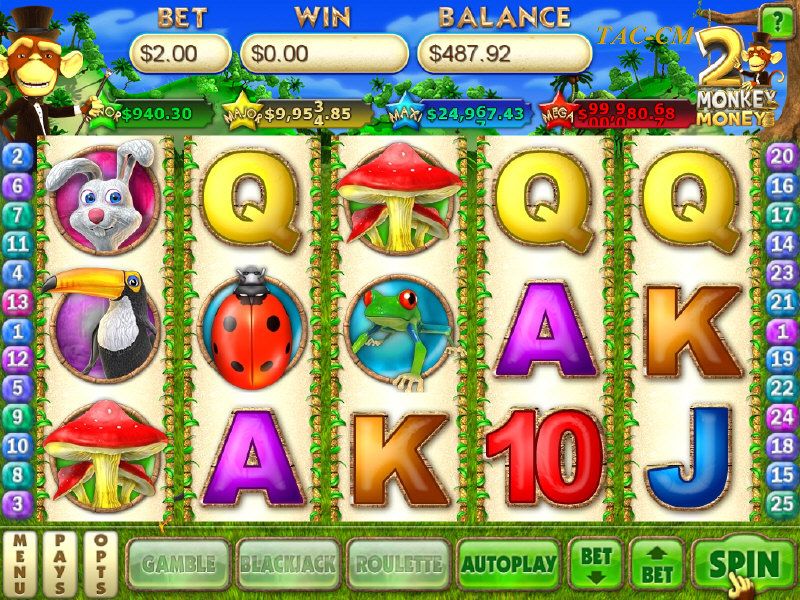This screenshot has width=800, height=600.
Task: Click the ROULETTE button
Action: pos(397,564)
